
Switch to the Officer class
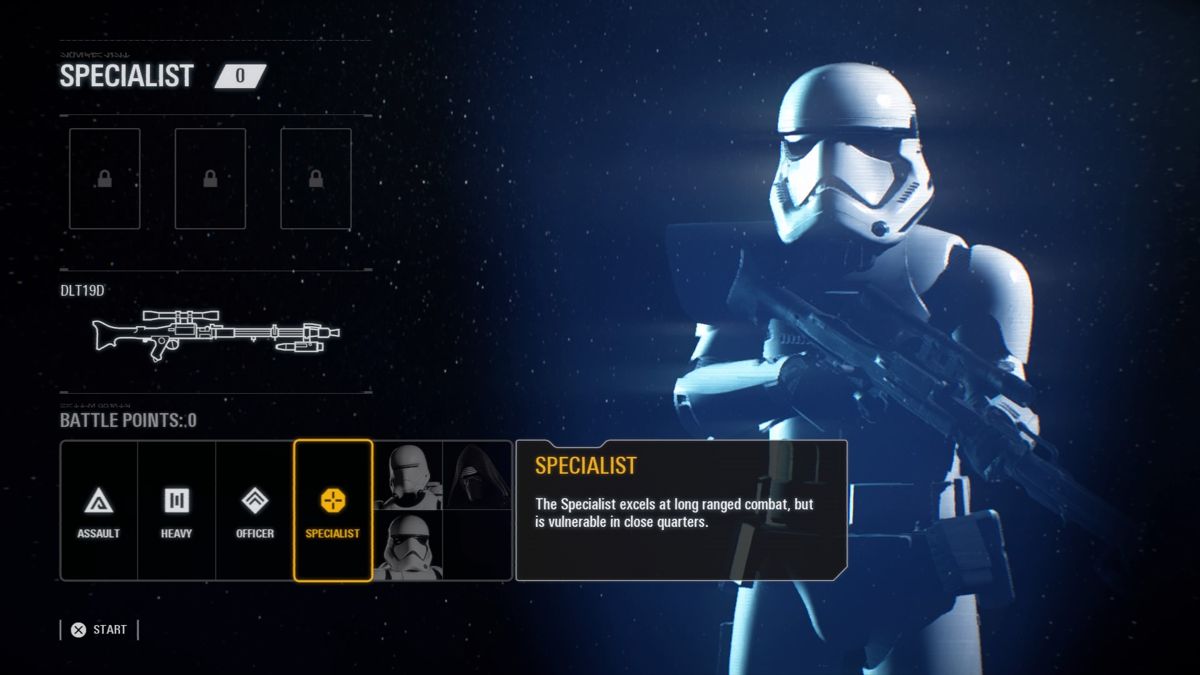254,511
